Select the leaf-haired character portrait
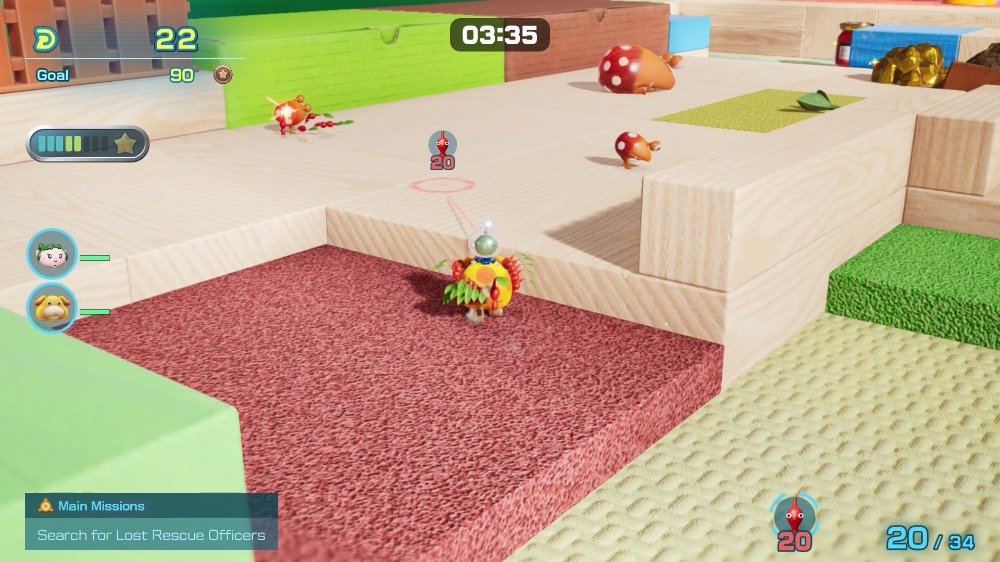The width and height of the screenshot is (1000, 562). (x=51, y=254)
